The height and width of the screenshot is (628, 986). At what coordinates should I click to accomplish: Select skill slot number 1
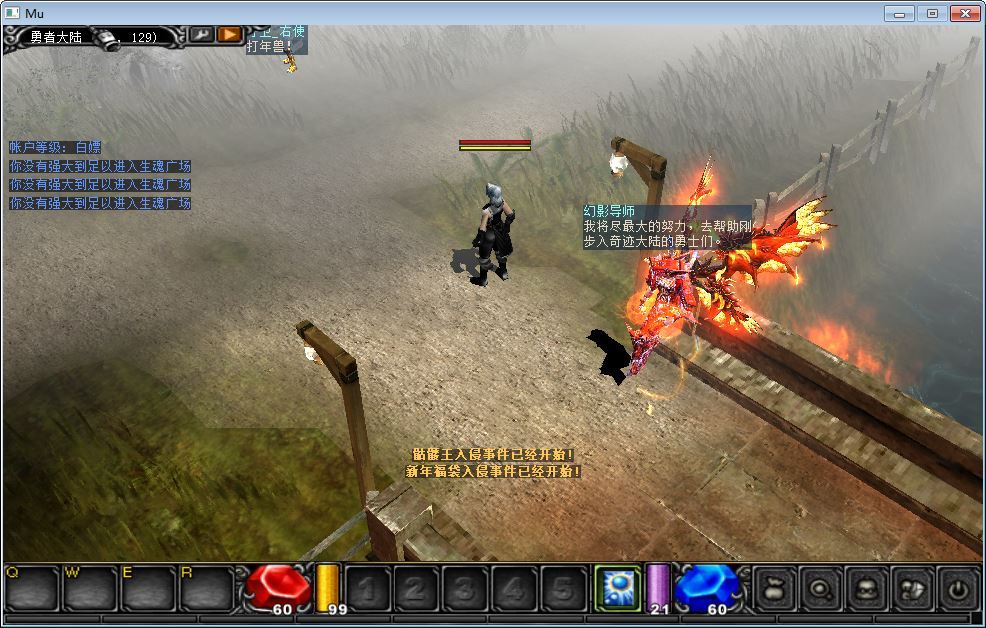point(367,589)
